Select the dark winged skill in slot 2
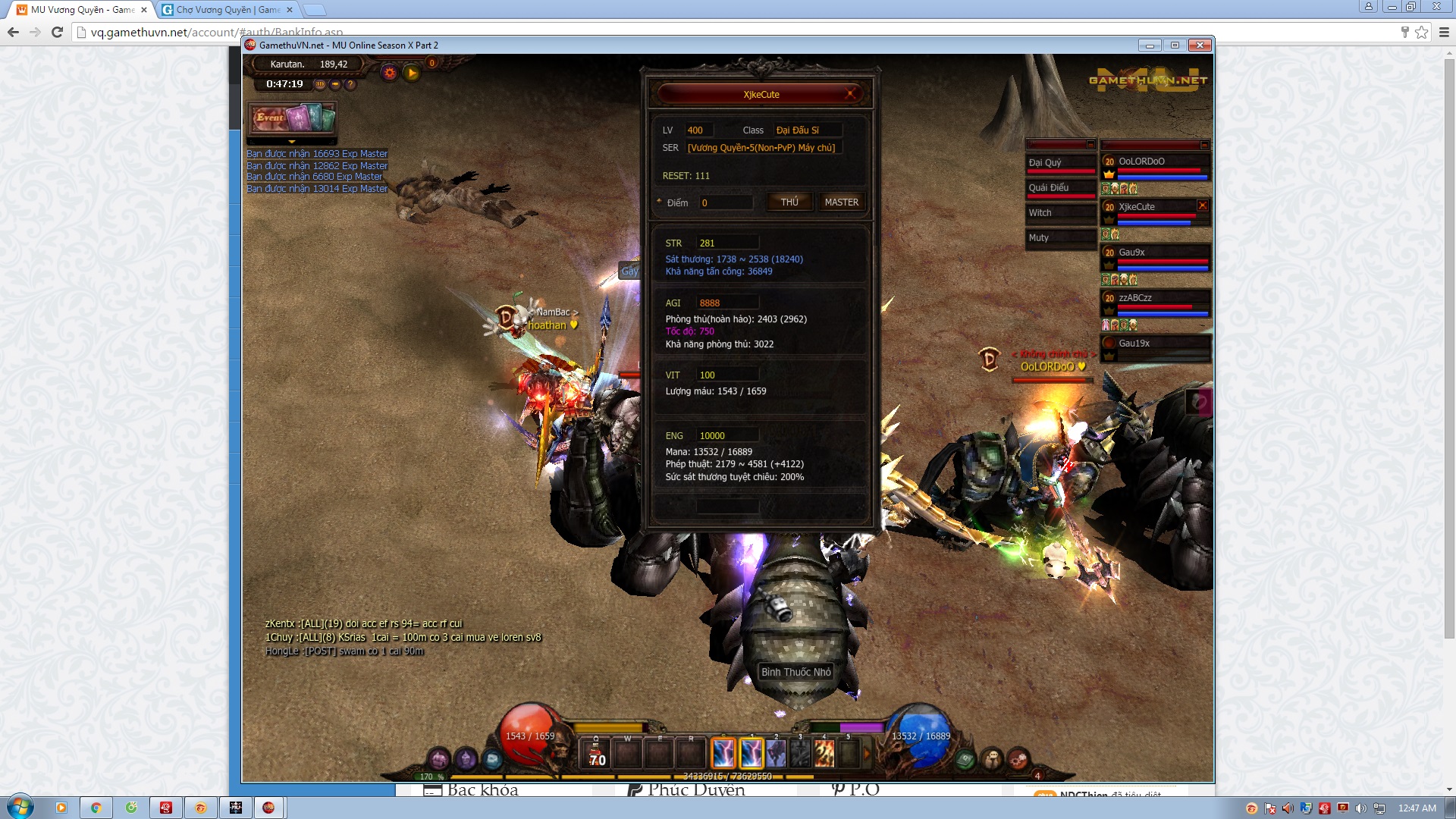 click(x=776, y=754)
